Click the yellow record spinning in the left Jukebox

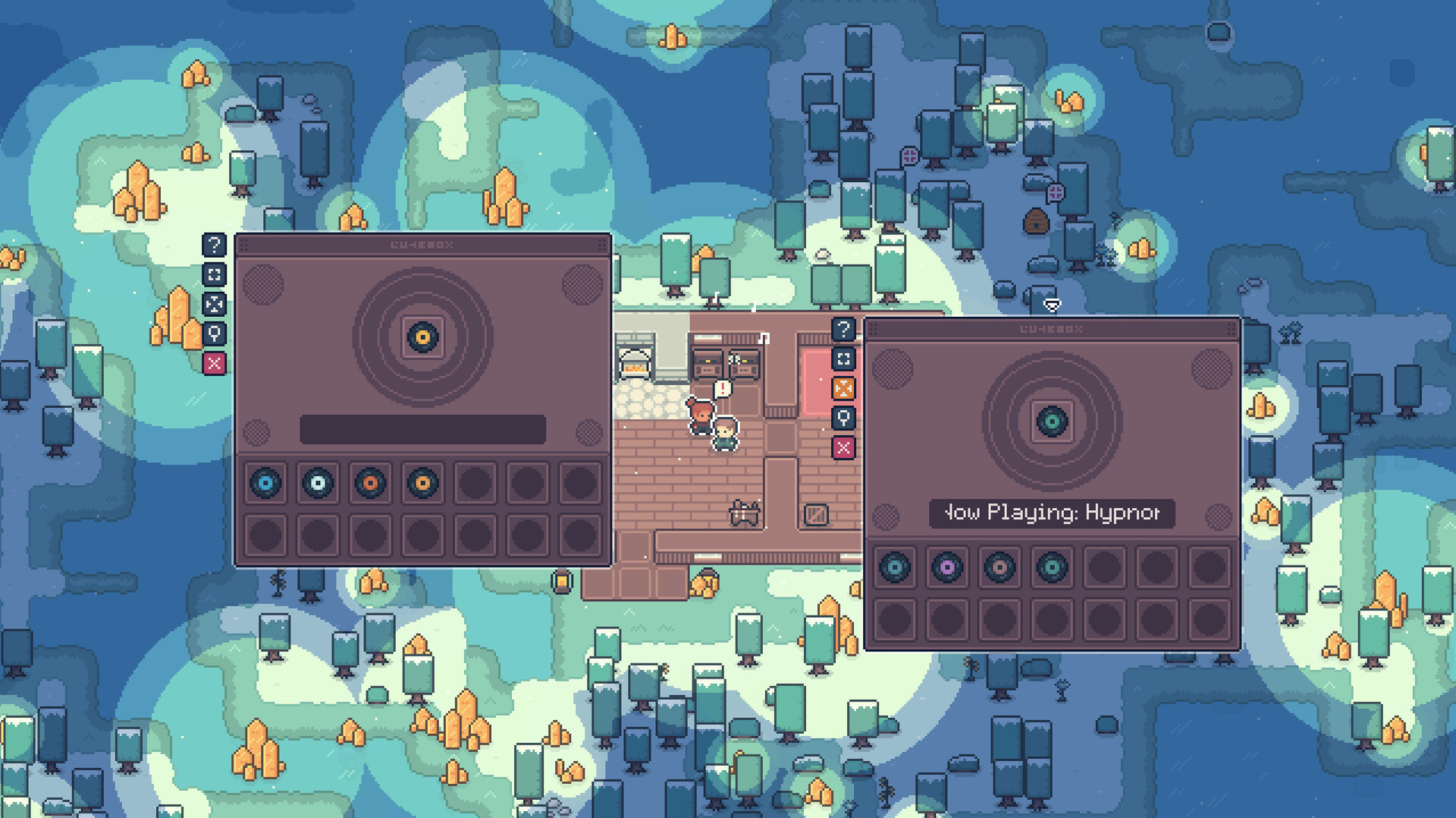(422, 336)
